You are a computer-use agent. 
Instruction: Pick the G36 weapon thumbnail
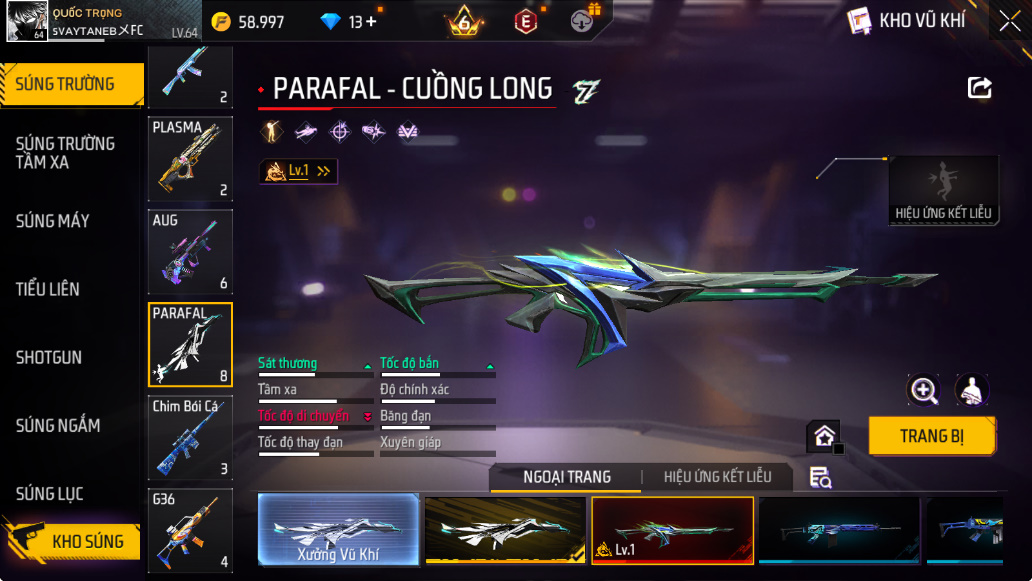point(190,530)
